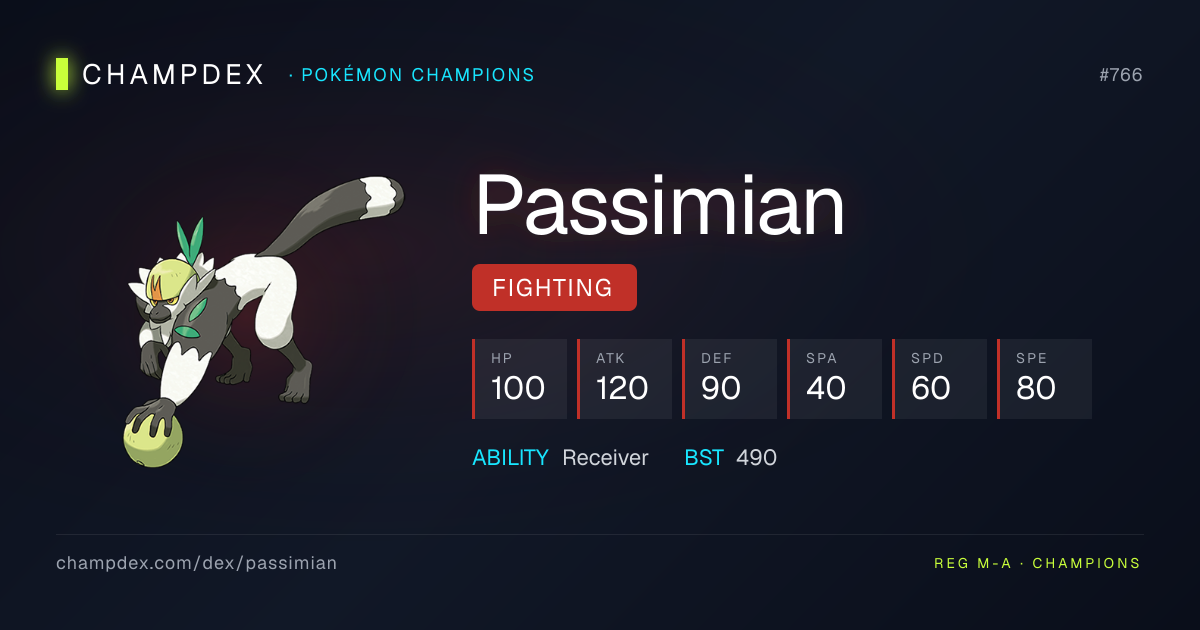Screen dimensions: 1200x630
Task: Open the Receiver ability entry
Action: (605, 458)
